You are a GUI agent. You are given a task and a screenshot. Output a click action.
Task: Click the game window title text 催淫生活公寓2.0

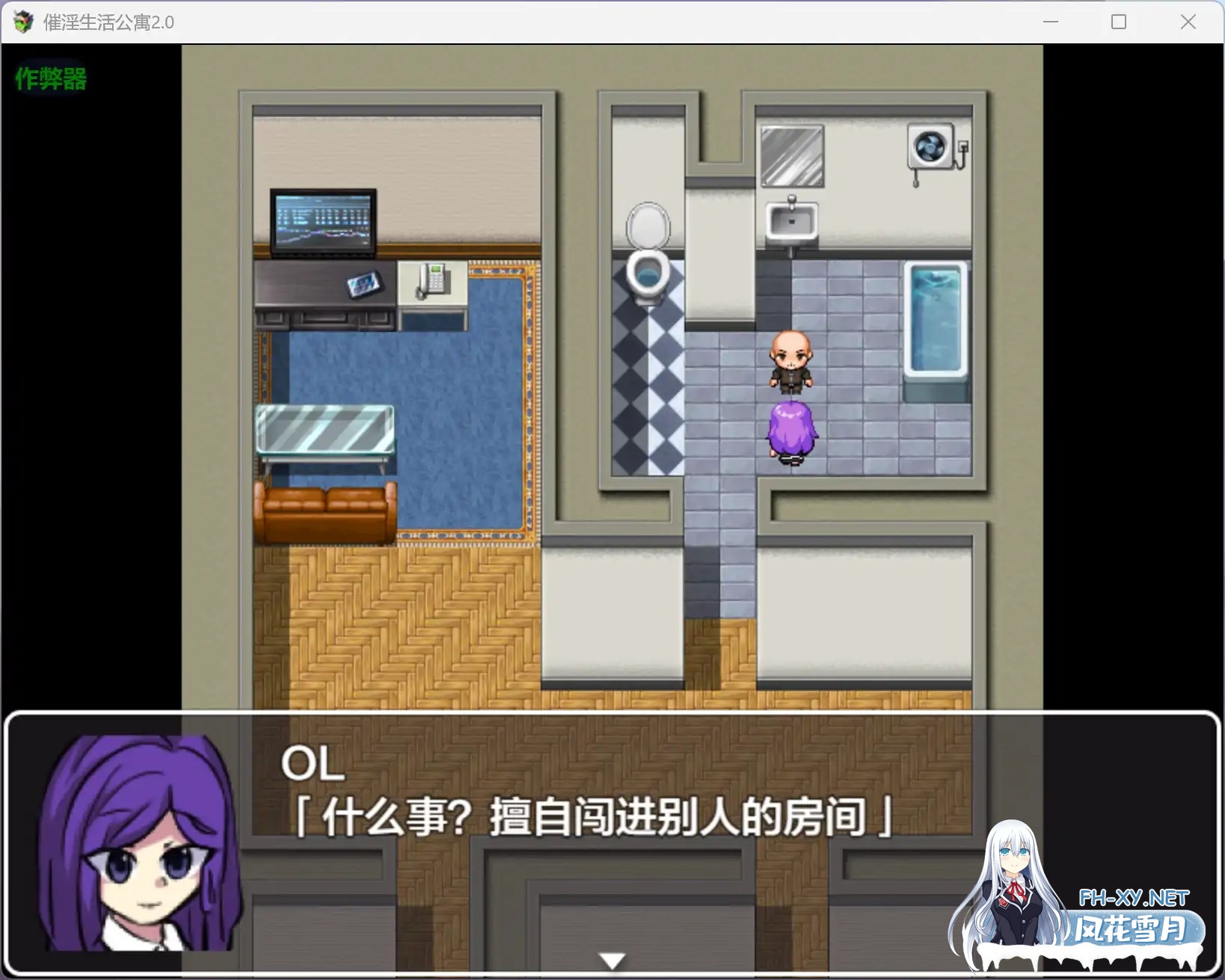109,22
